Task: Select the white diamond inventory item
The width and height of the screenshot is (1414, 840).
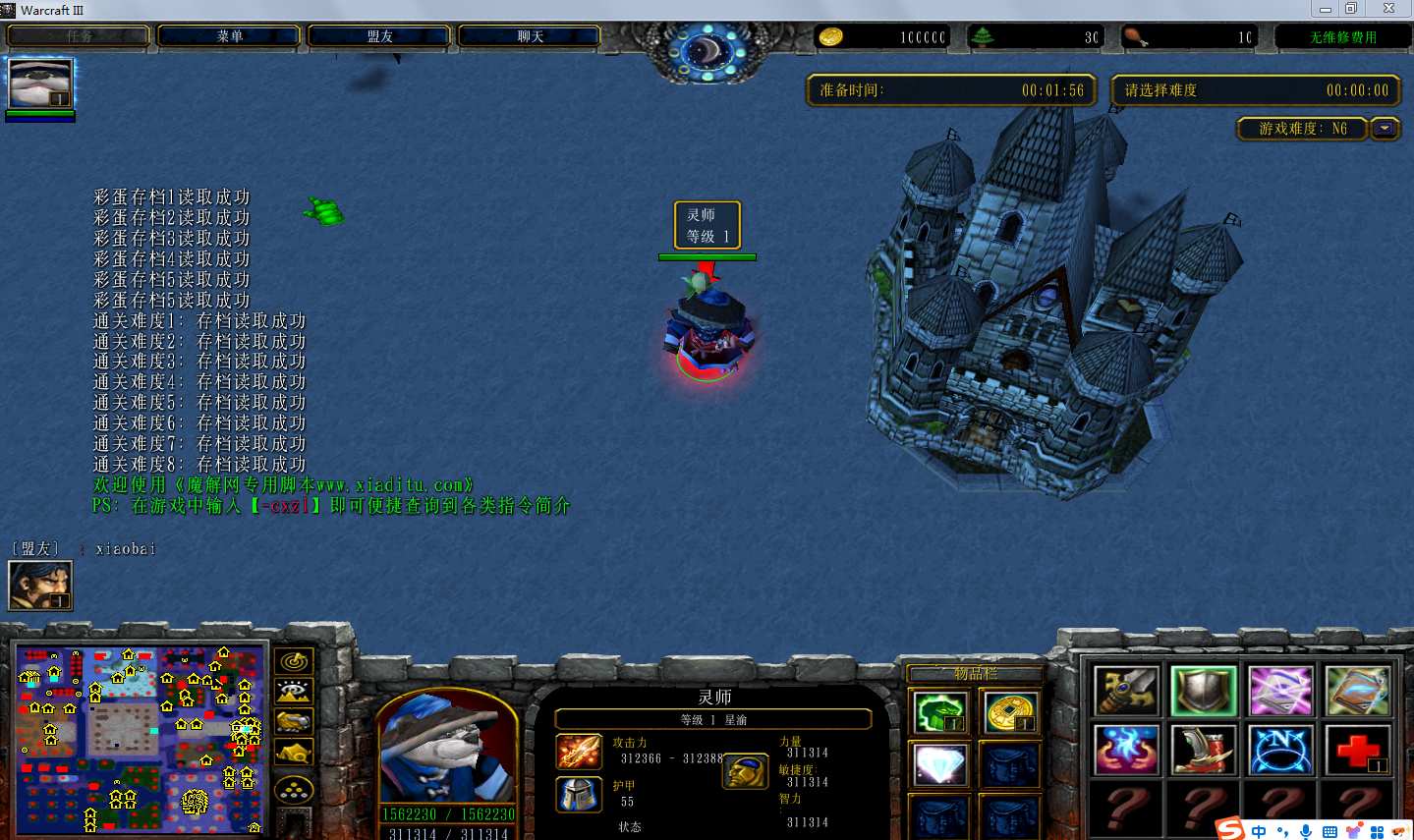Action: (x=939, y=763)
